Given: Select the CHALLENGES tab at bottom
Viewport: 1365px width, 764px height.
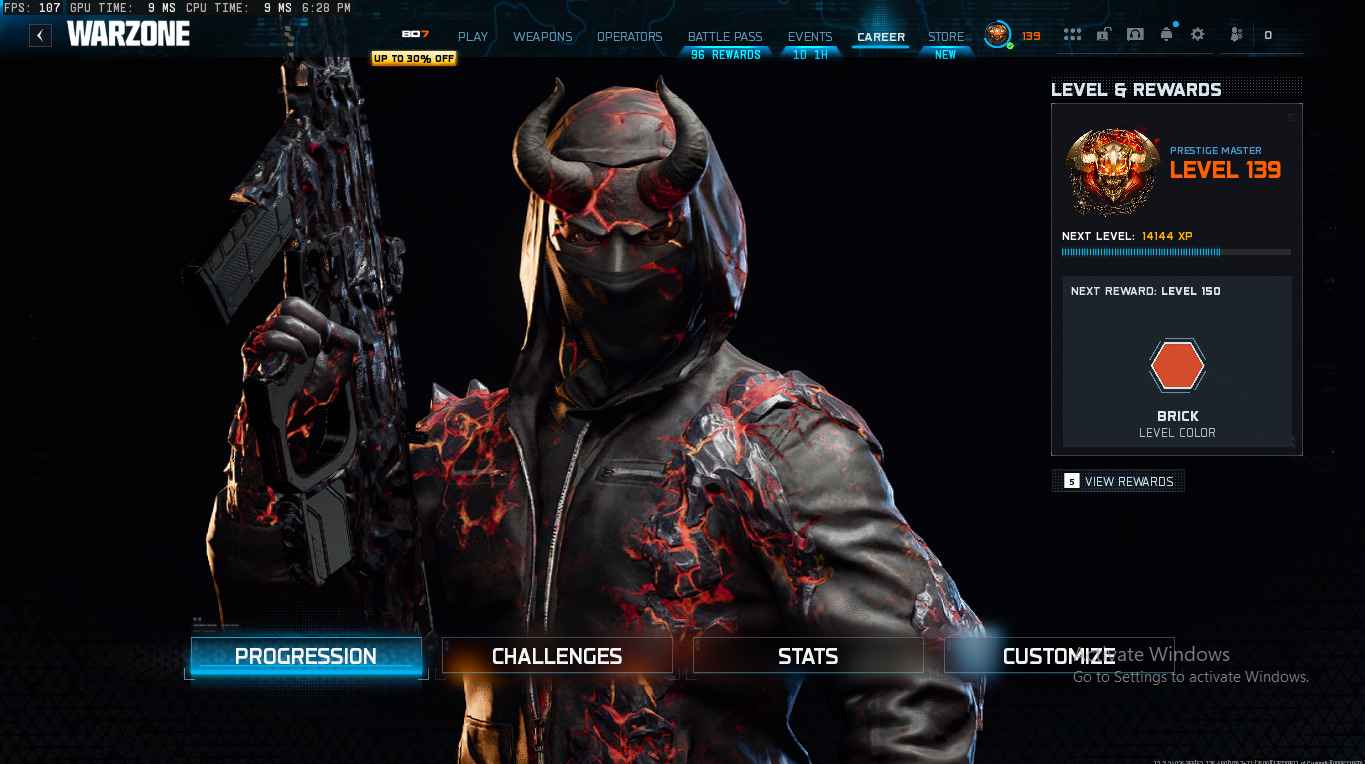Looking at the screenshot, I should (x=556, y=656).
